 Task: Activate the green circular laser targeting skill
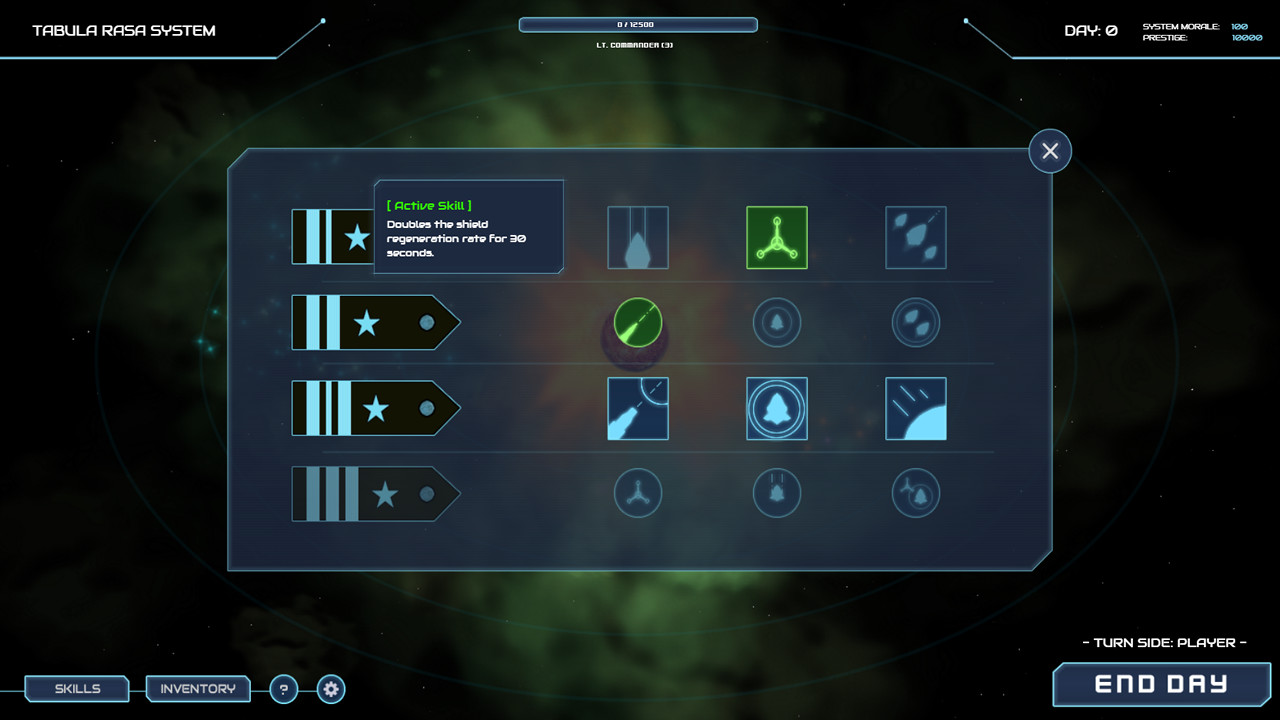coord(637,322)
